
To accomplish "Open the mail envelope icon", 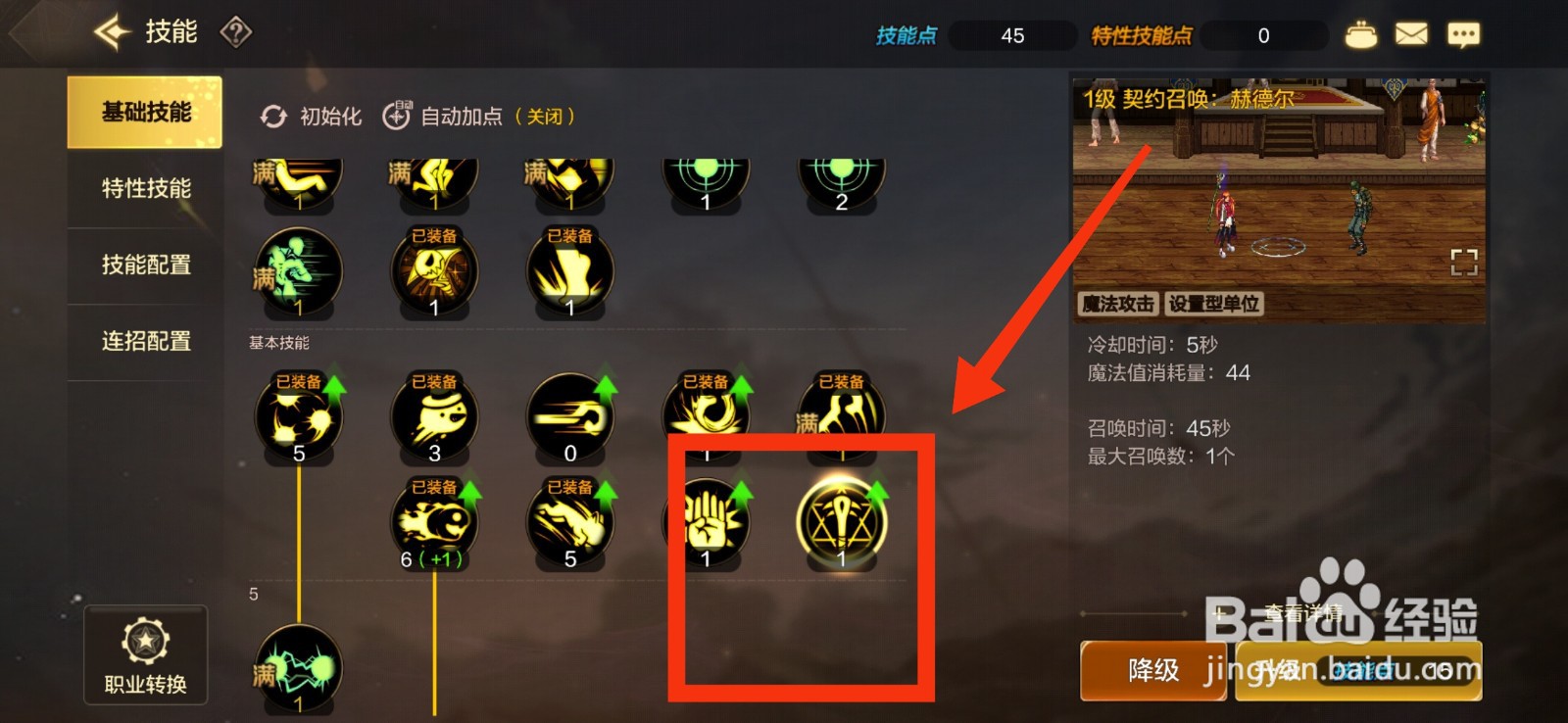I will (x=1409, y=33).
